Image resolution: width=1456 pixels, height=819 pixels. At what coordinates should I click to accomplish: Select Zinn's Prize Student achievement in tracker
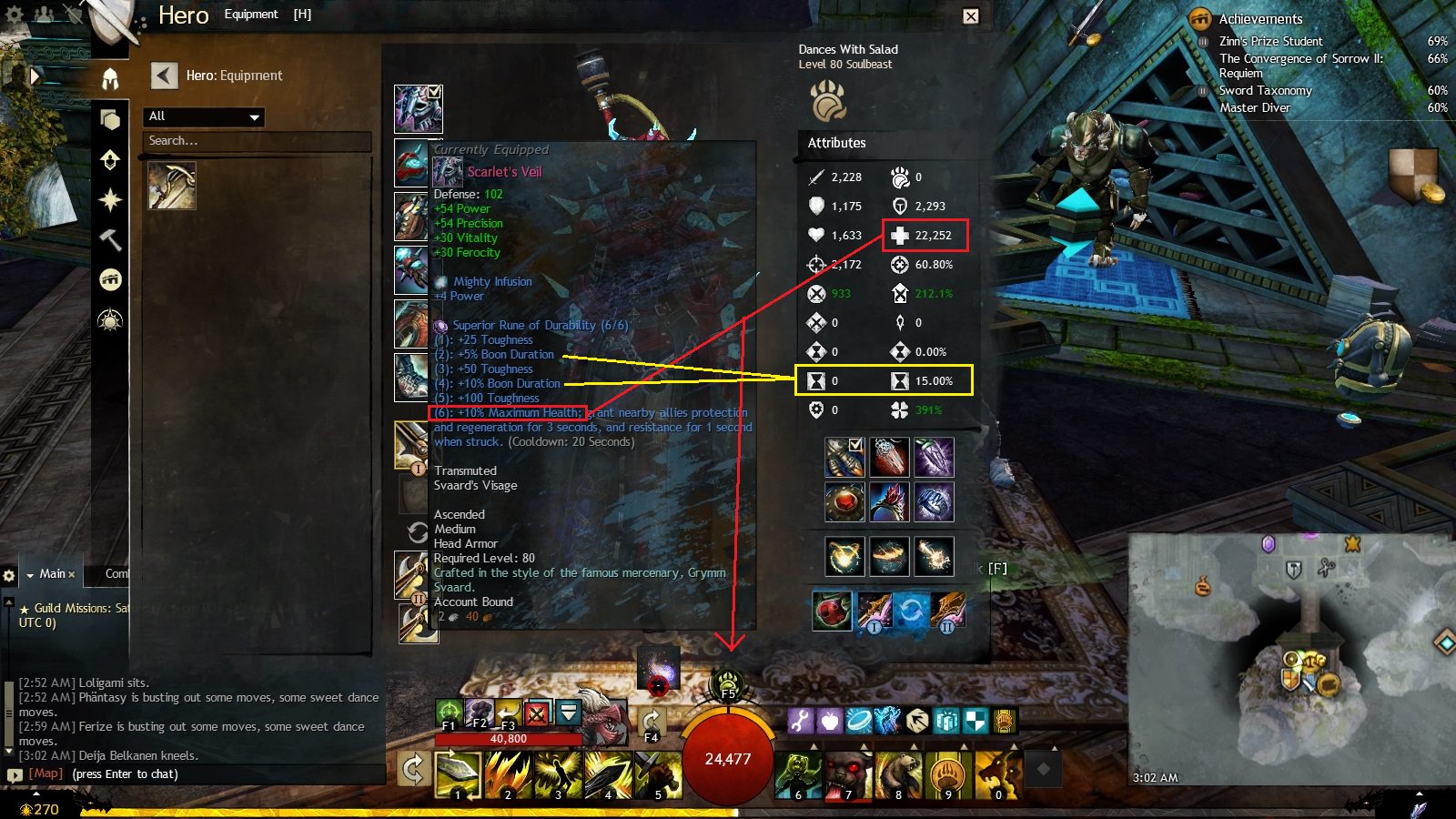click(1270, 41)
